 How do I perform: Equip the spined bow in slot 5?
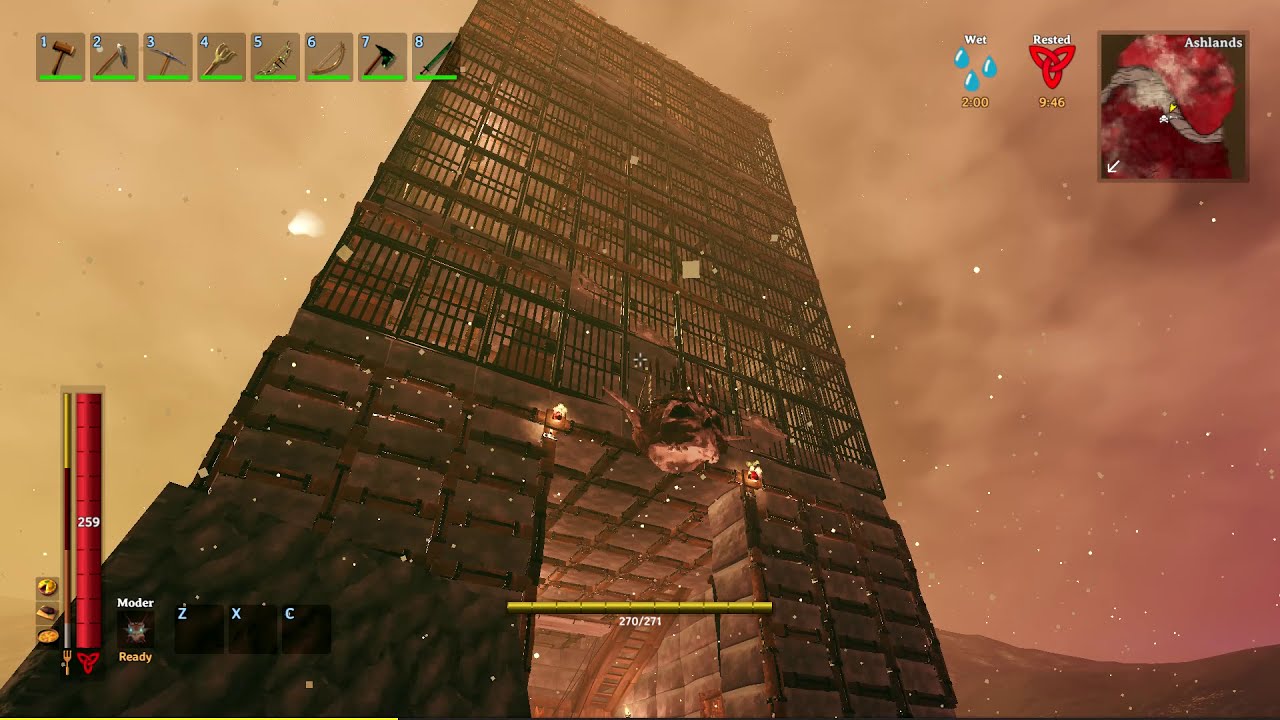pos(275,57)
